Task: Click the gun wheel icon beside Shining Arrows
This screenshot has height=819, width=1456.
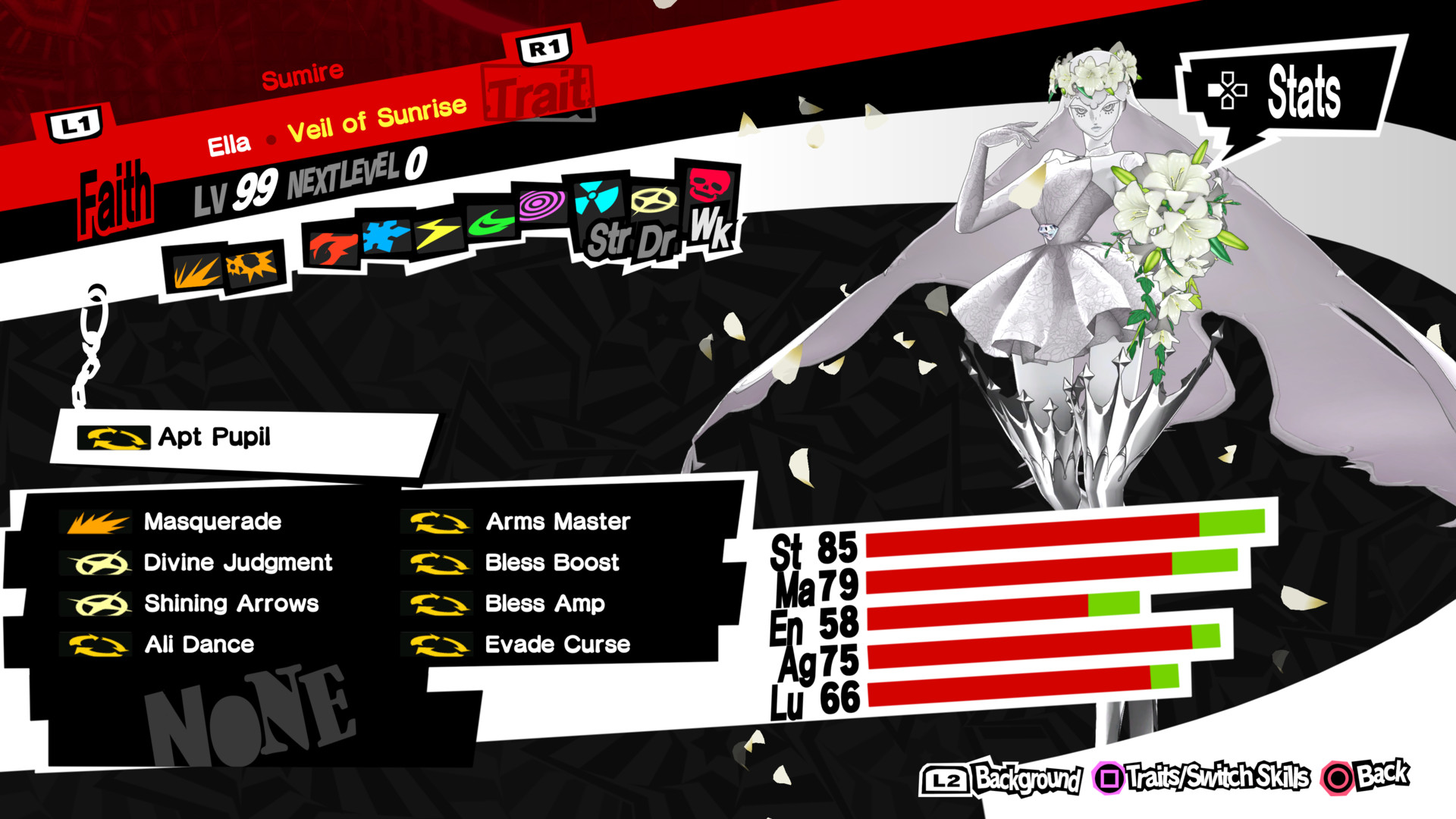Action: [x=99, y=604]
